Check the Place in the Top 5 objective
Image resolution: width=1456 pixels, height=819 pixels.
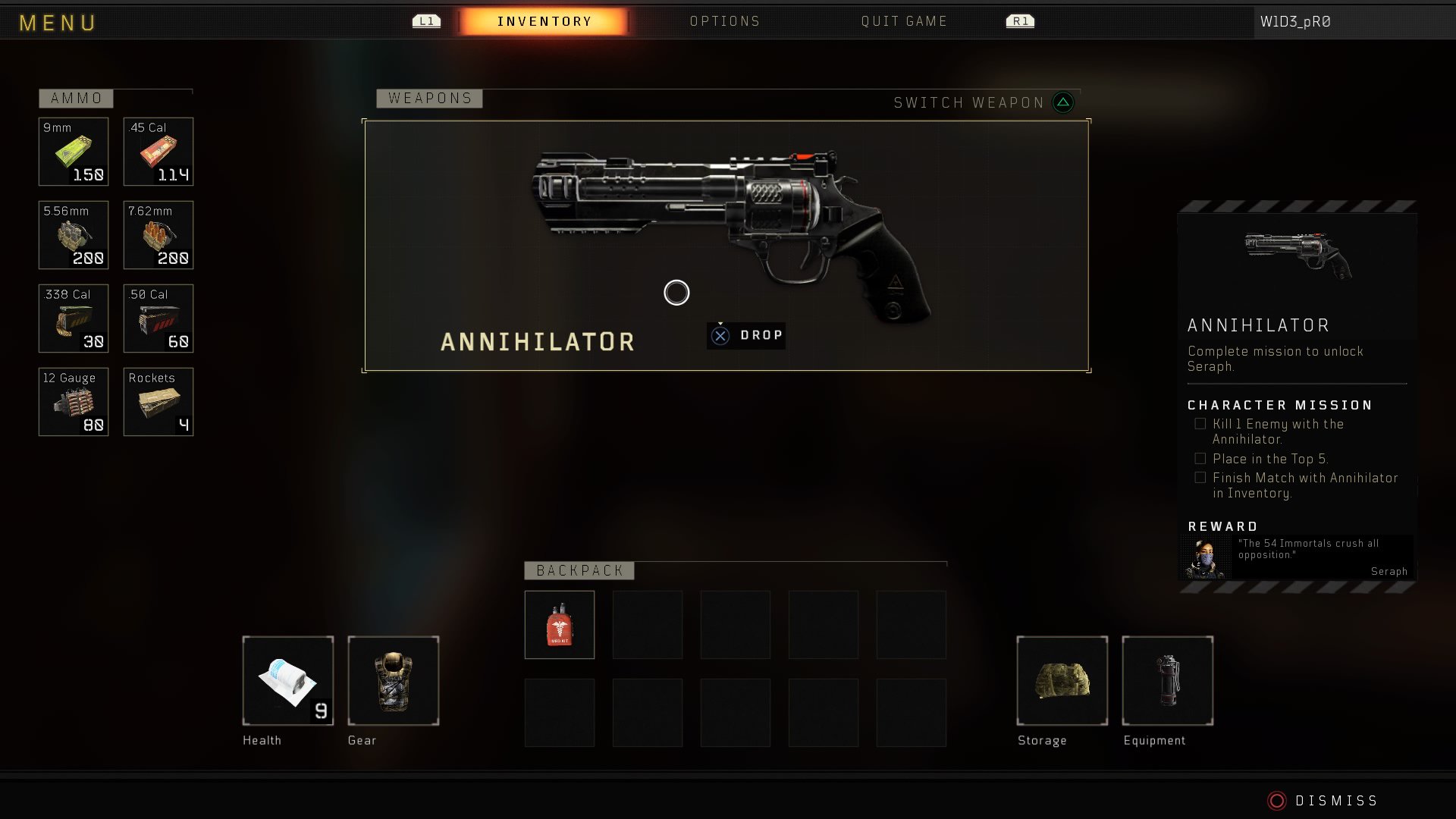click(1200, 458)
